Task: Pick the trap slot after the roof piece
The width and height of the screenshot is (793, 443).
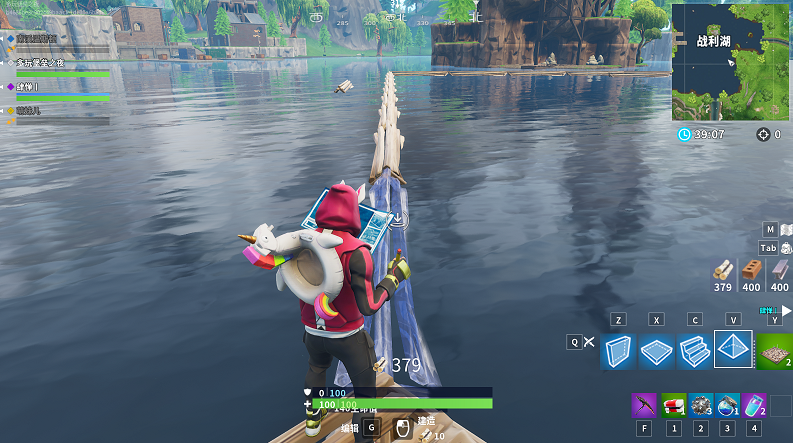Action: pyautogui.click(x=773, y=351)
